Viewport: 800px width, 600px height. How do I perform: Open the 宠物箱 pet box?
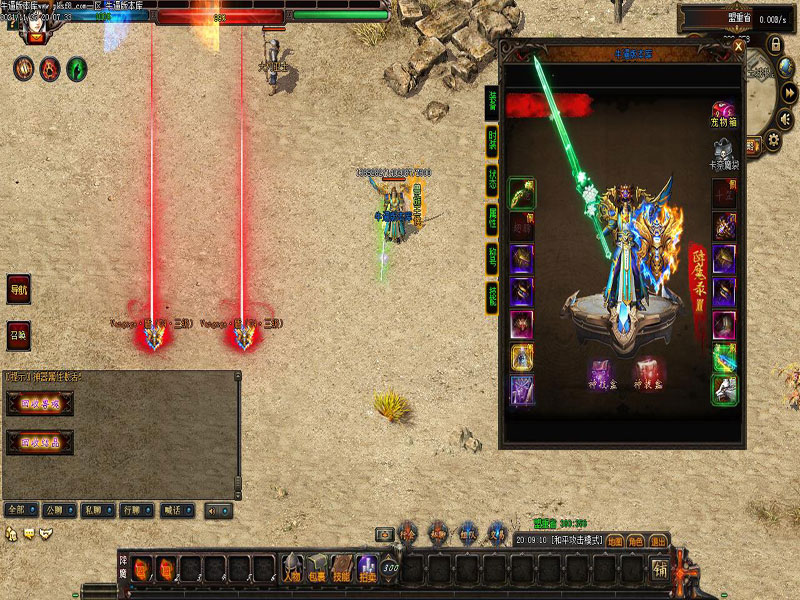723,113
